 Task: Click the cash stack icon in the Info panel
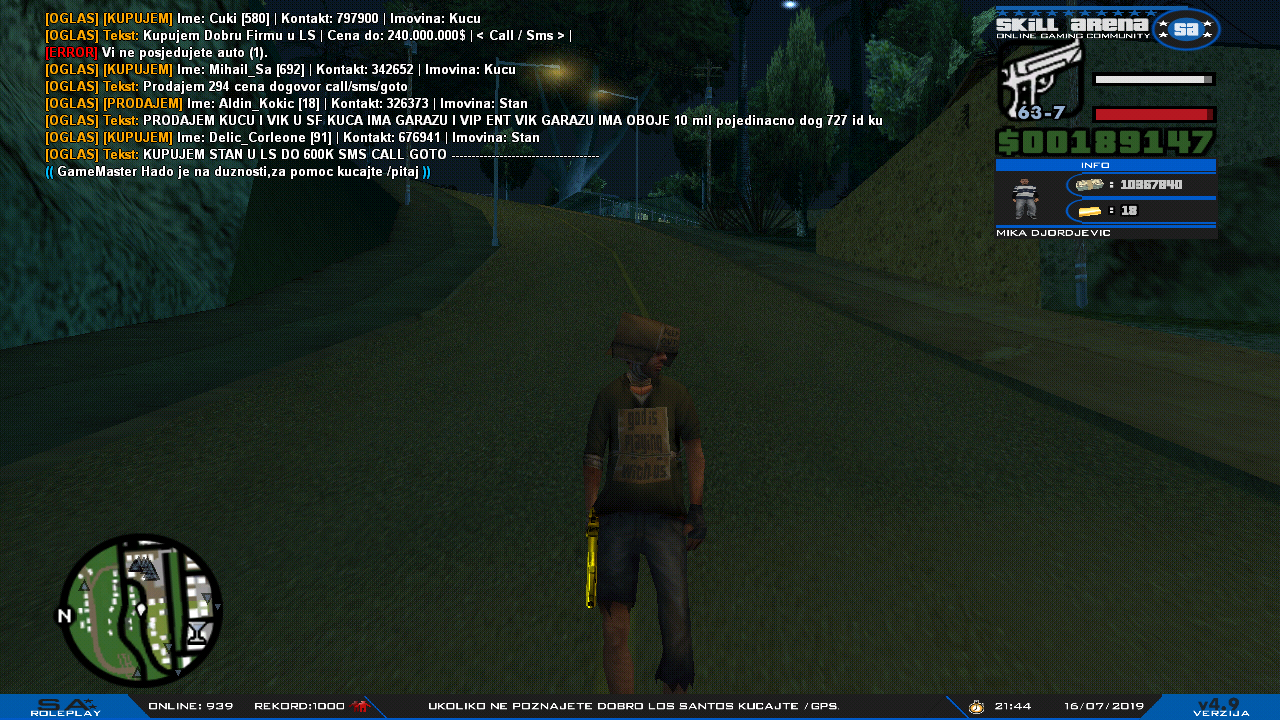pos(1089,185)
